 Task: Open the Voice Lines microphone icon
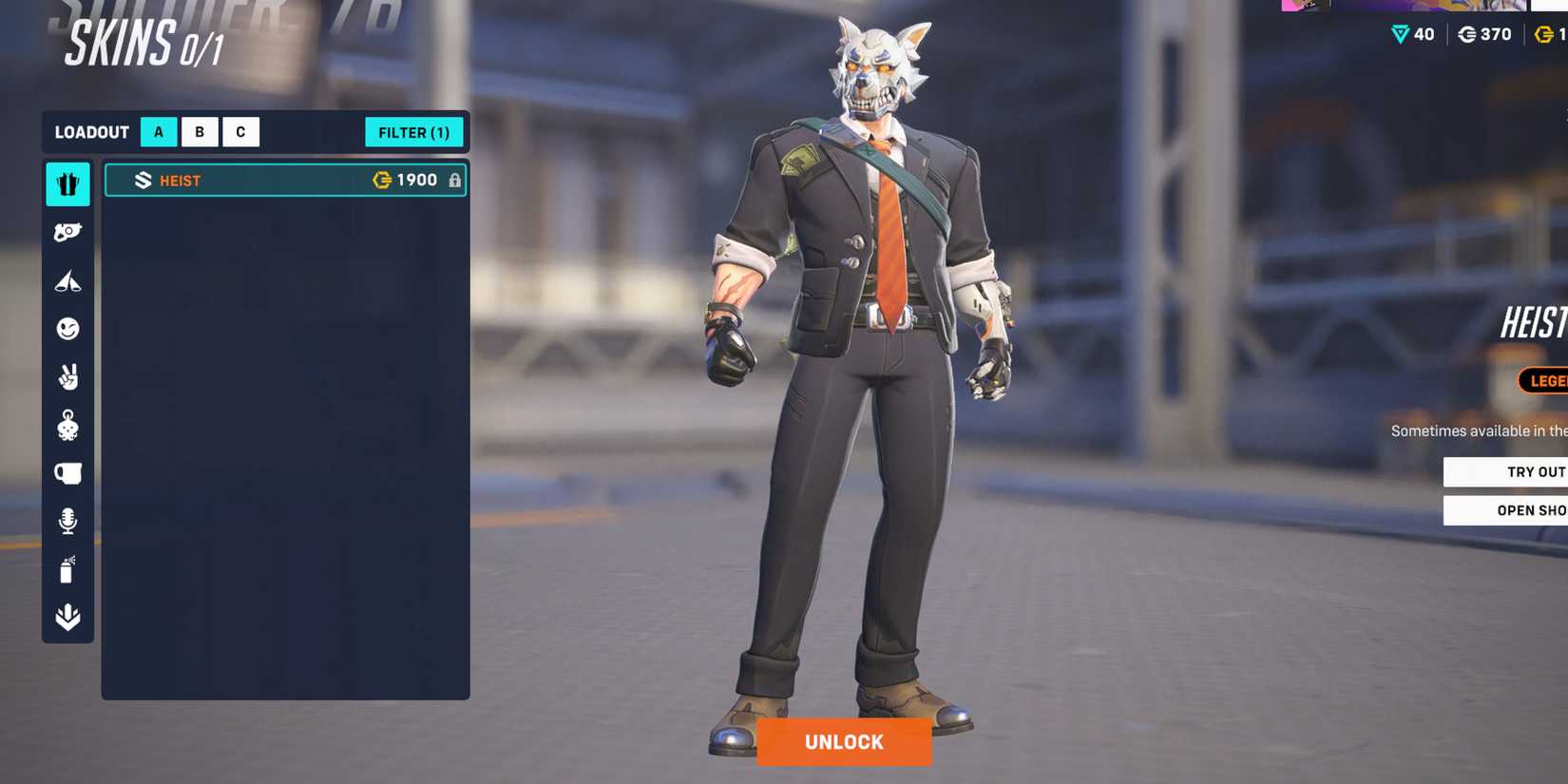[x=67, y=519]
